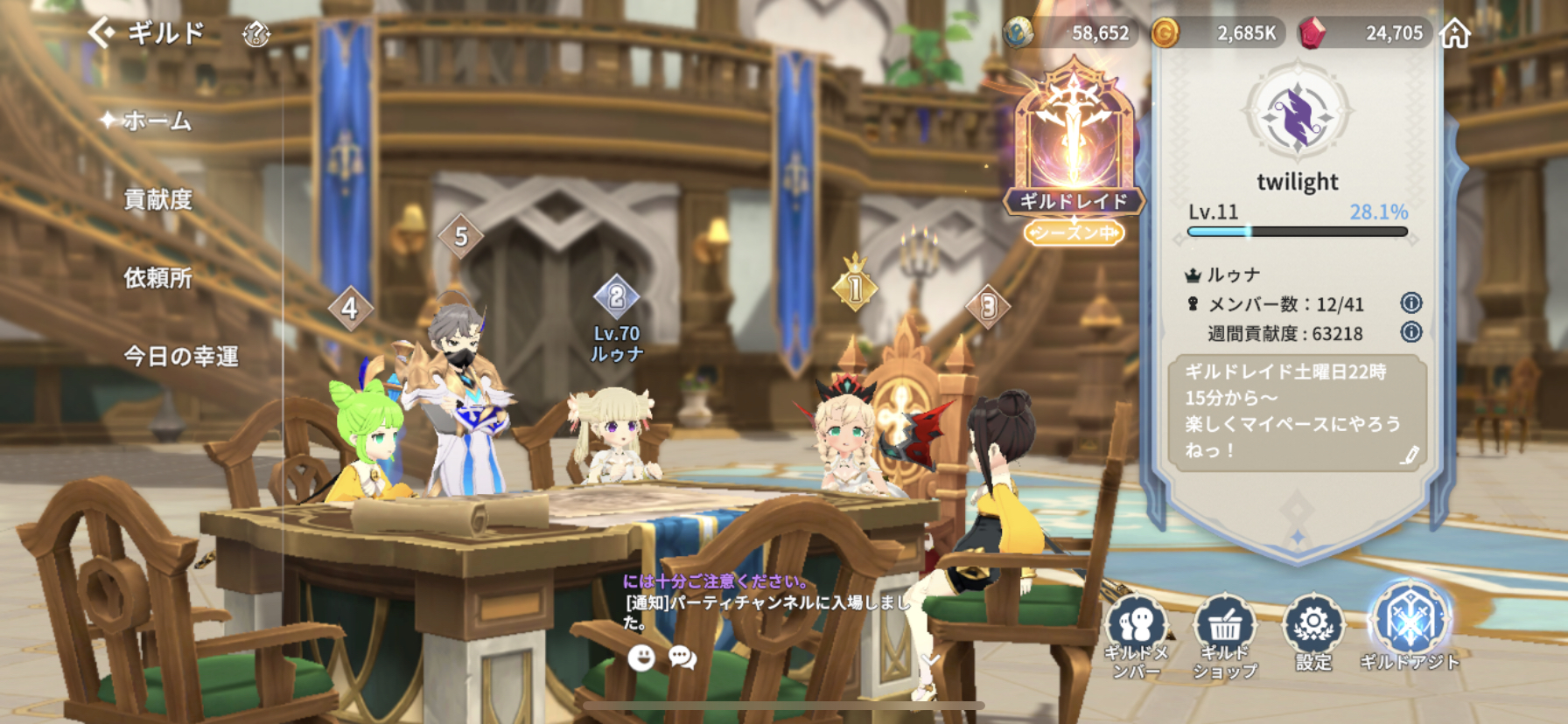
Task: Open the chat speech bubble icon
Action: click(682, 658)
